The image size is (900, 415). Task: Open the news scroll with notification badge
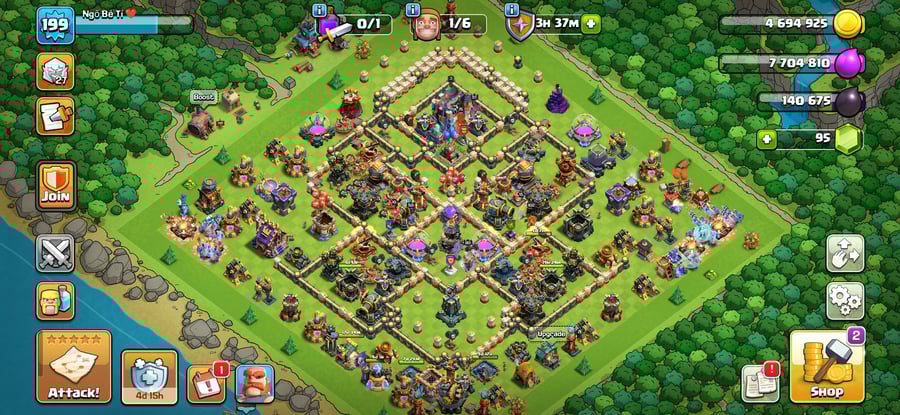pyautogui.click(x=760, y=383)
